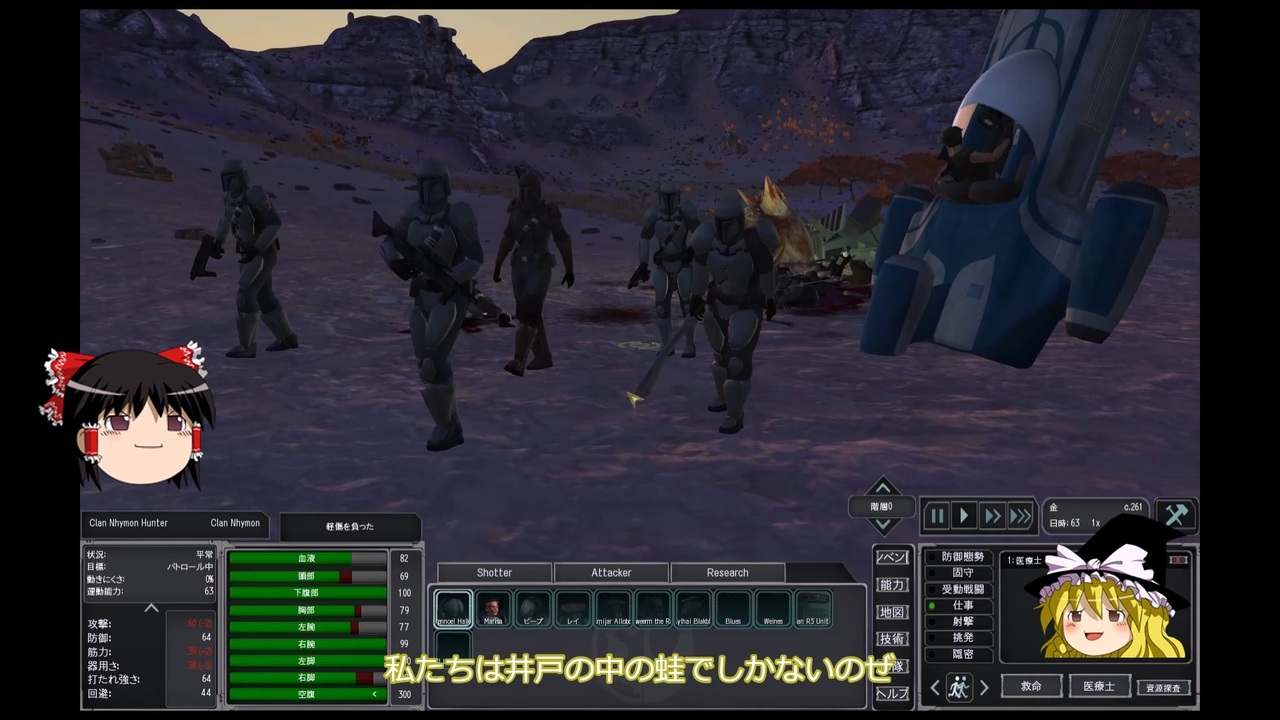Pause the game using the pause icon
The width and height of the screenshot is (1280, 720).
(937, 515)
